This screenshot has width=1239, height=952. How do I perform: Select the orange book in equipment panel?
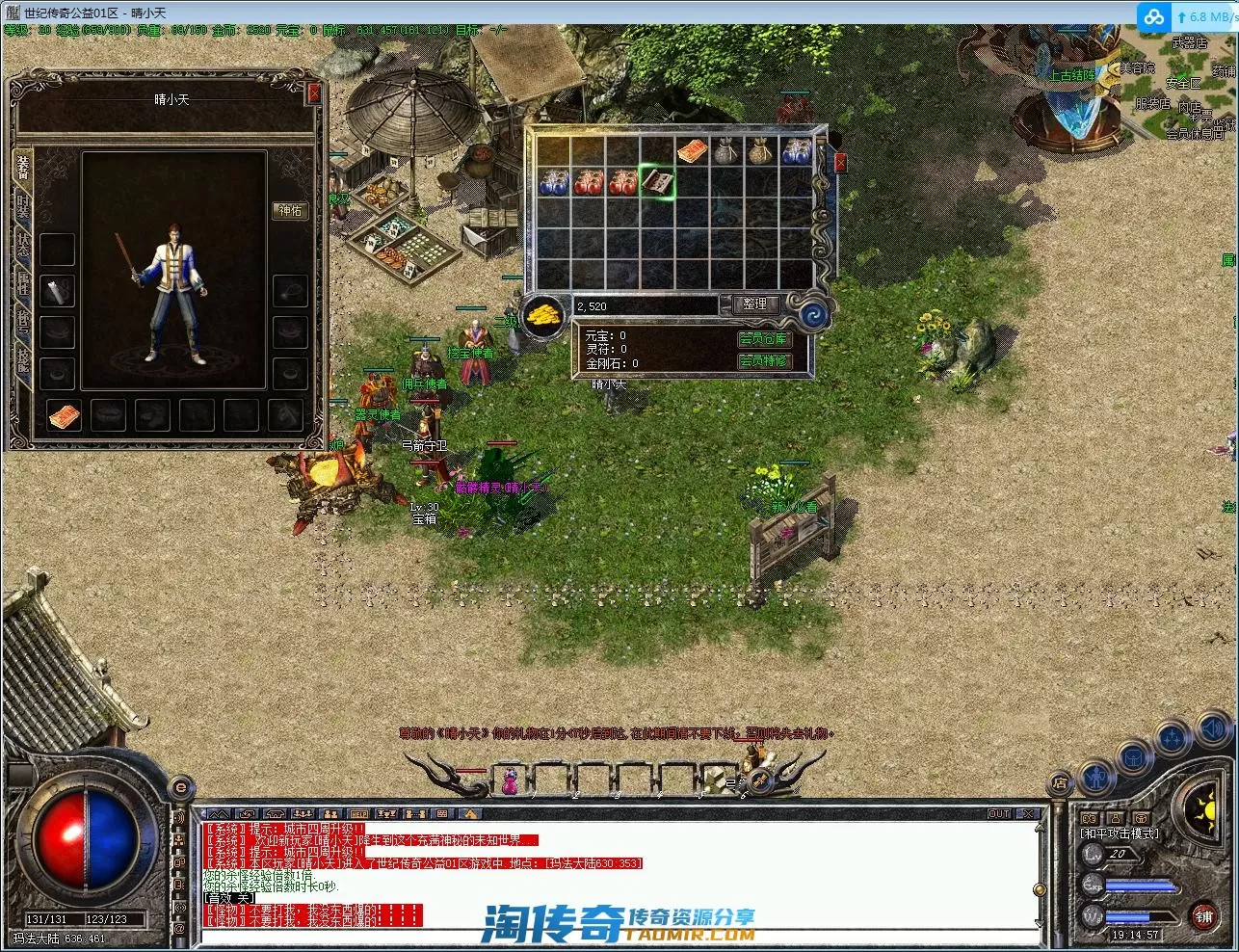click(x=65, y=415)
